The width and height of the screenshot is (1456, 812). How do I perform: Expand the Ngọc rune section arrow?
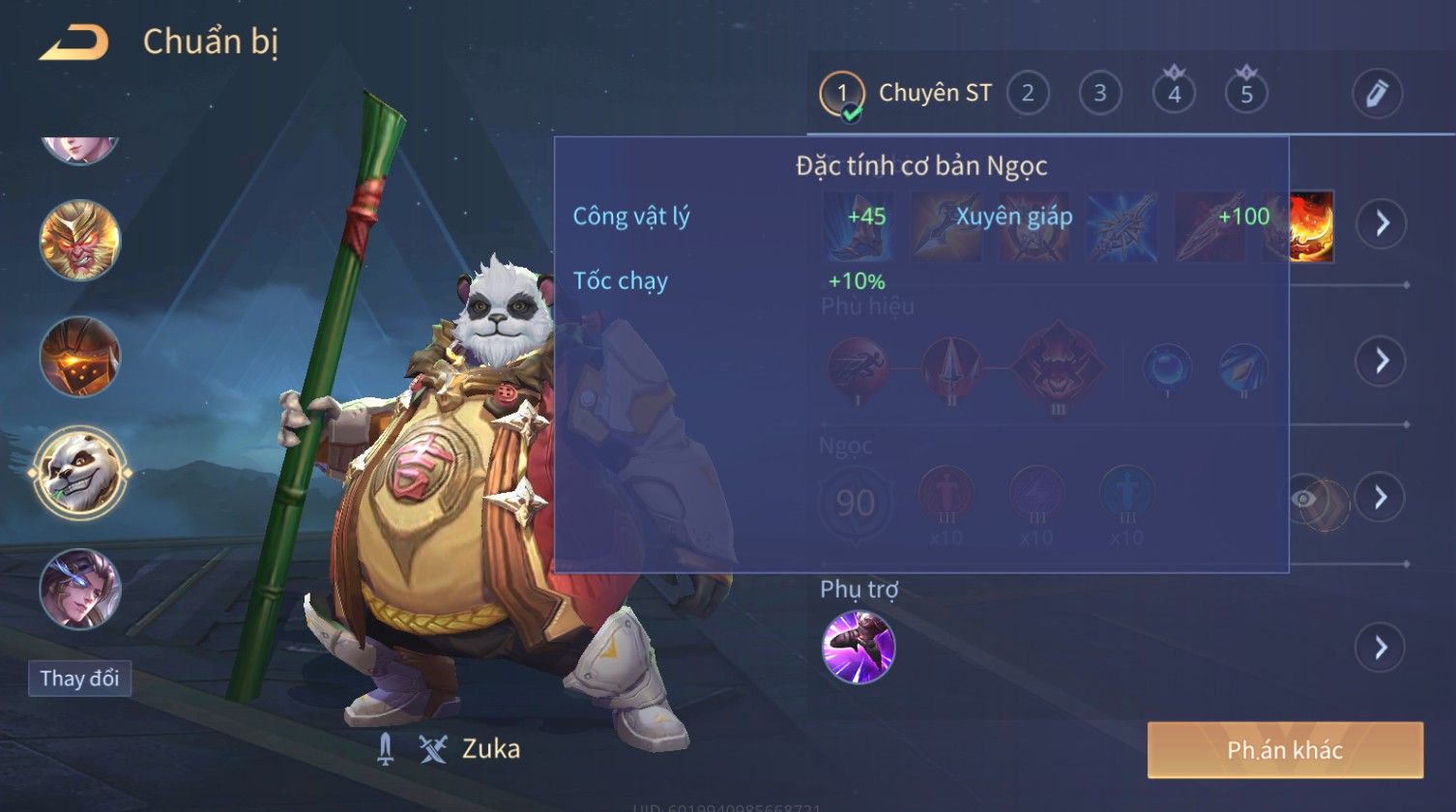pyautogui.click(x=1381, y=497)
